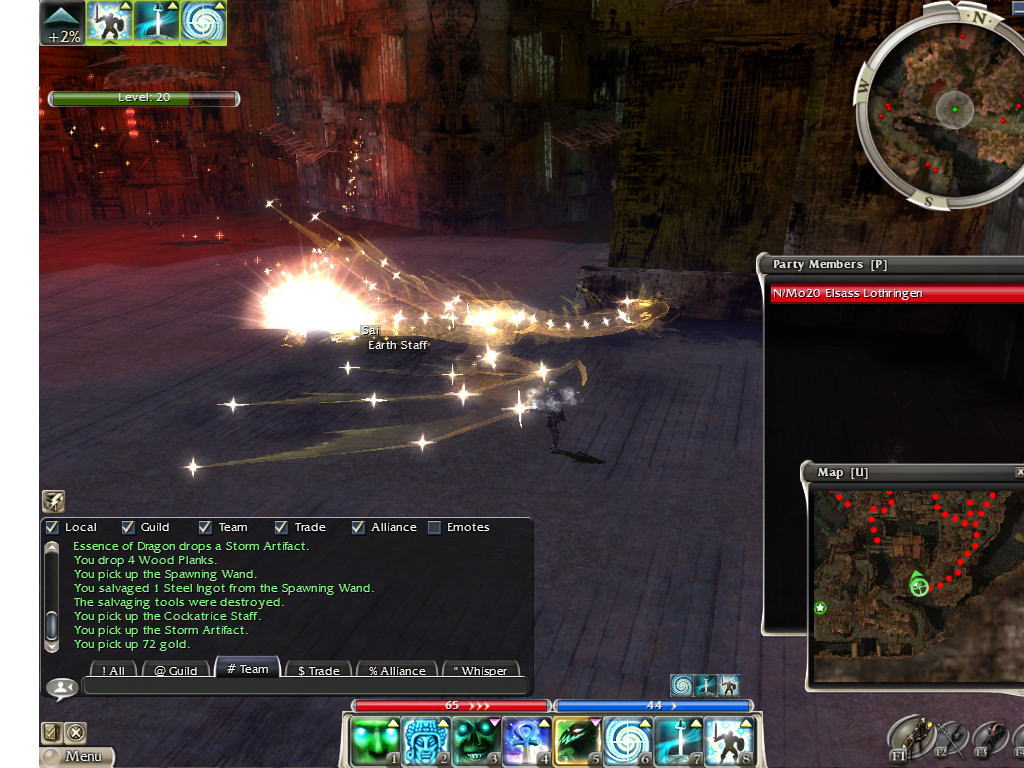Use the dark shadow face skill in slot 5

point(576,741)
